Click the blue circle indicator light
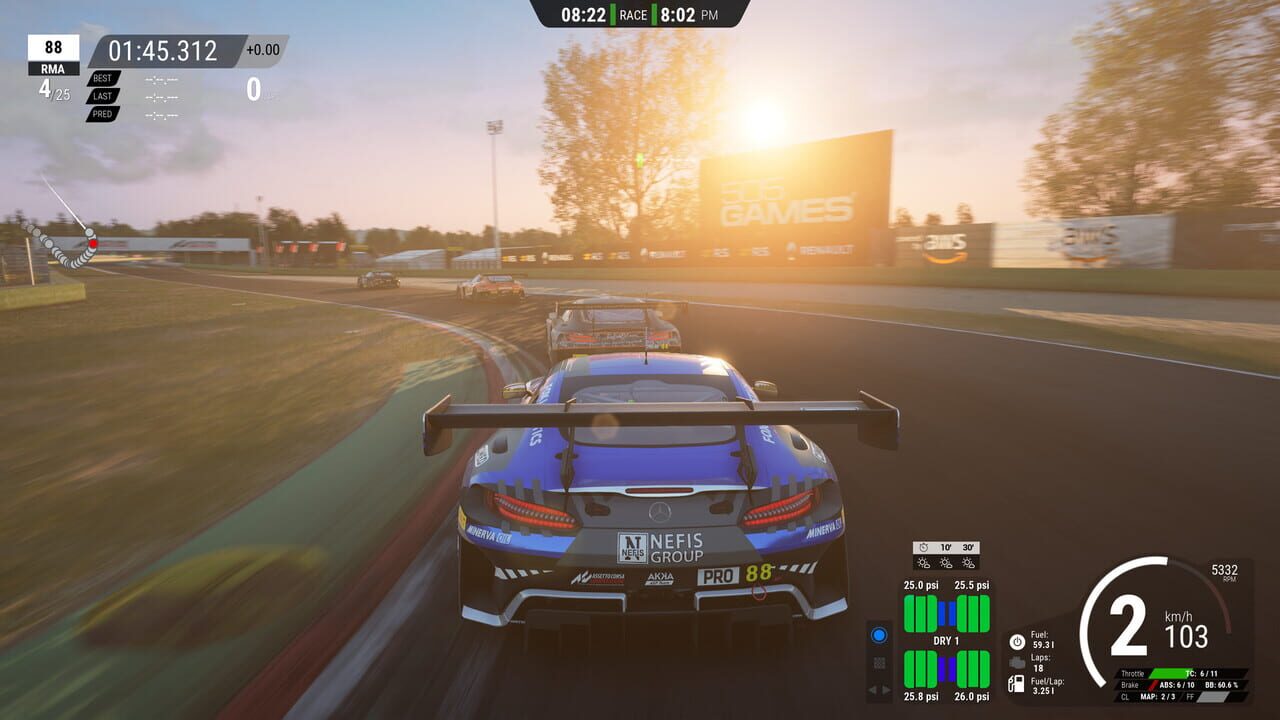Viewport: 1280px width, 720px height. (x=879, y=635)
